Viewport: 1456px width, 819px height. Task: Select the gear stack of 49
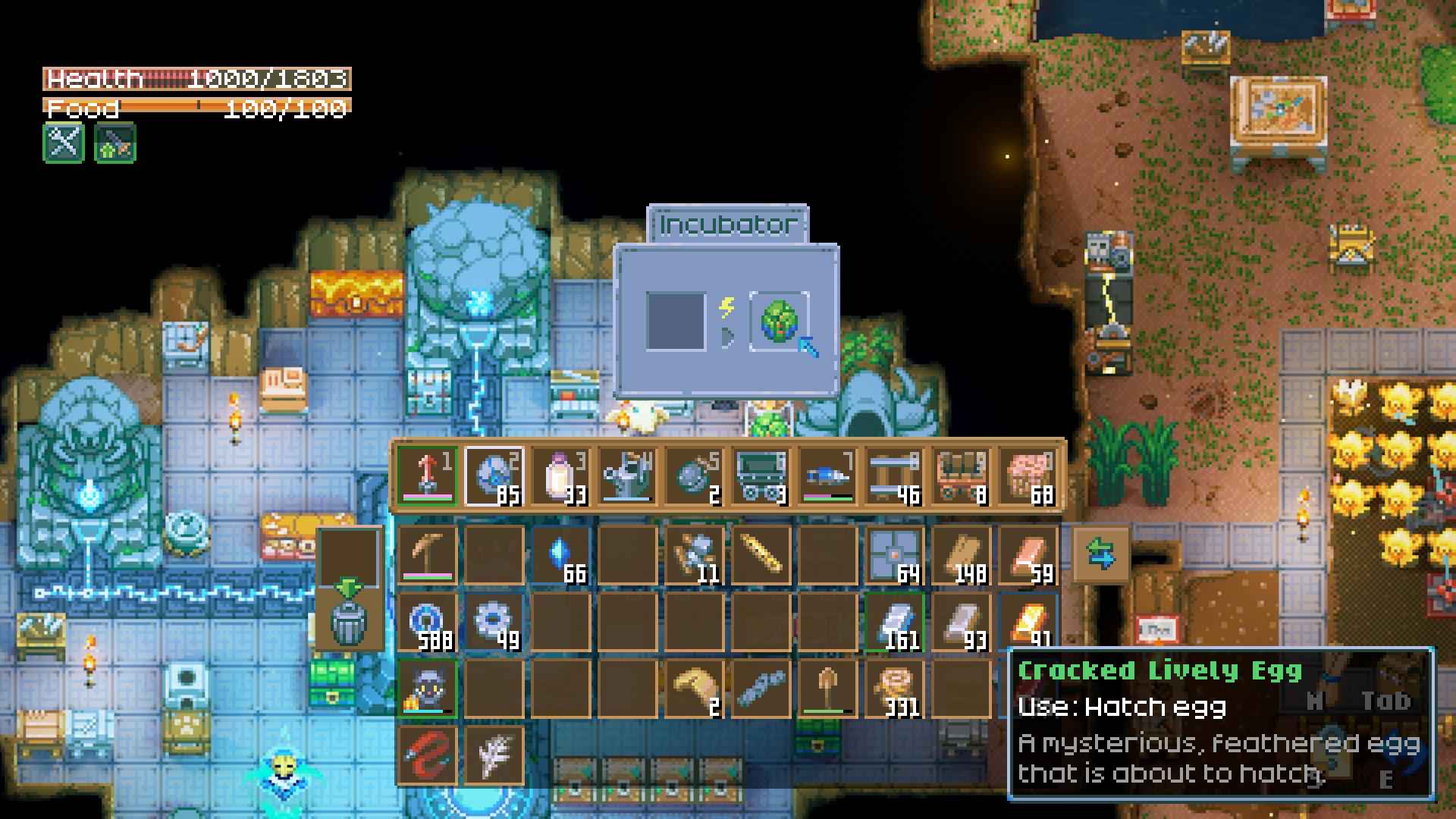pos(494,622)
